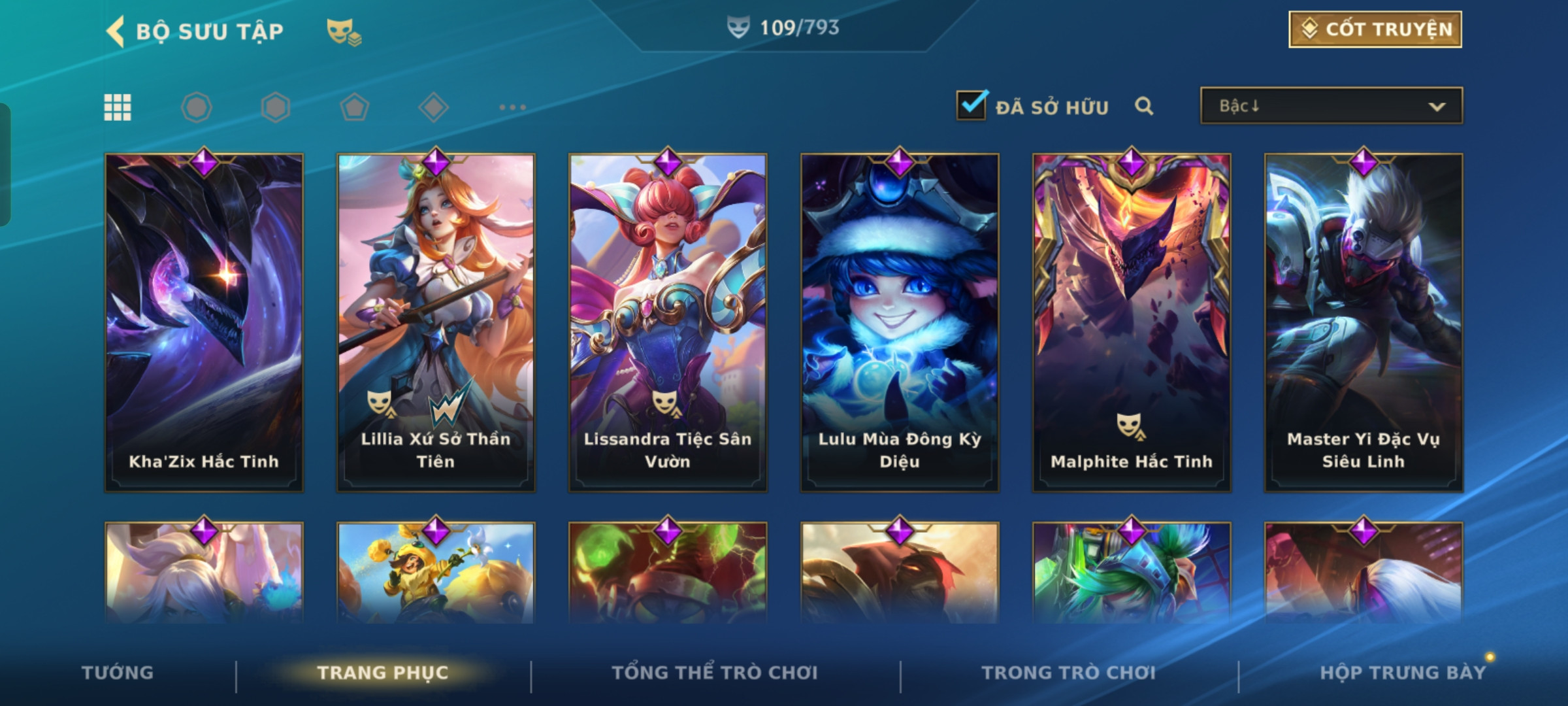Choose the pentagon rarity filter
1568x706 pixels.
pyautogui.click(x=355, y=107)
